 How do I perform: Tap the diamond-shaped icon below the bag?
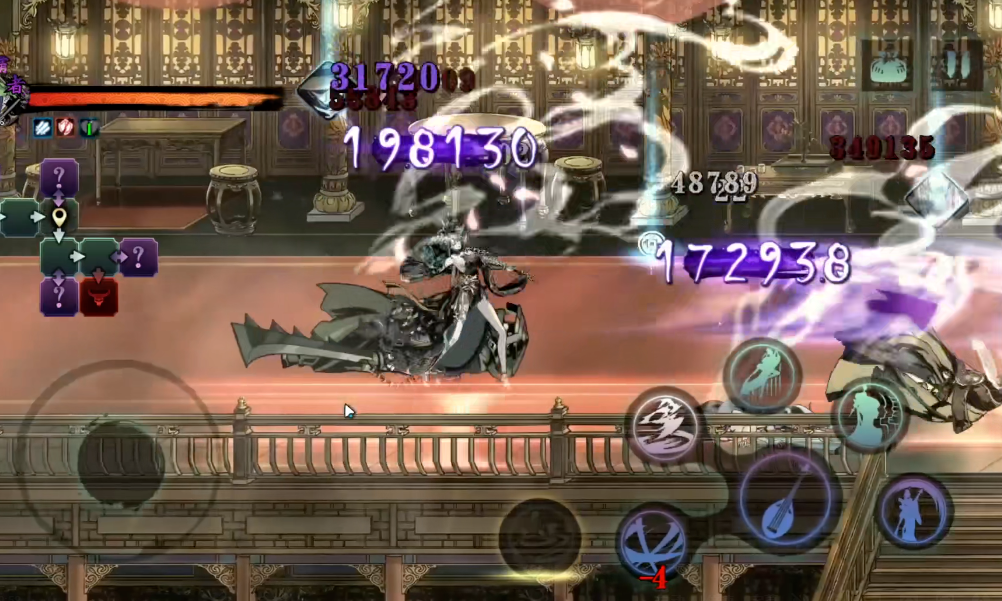(x=936, y=198)
